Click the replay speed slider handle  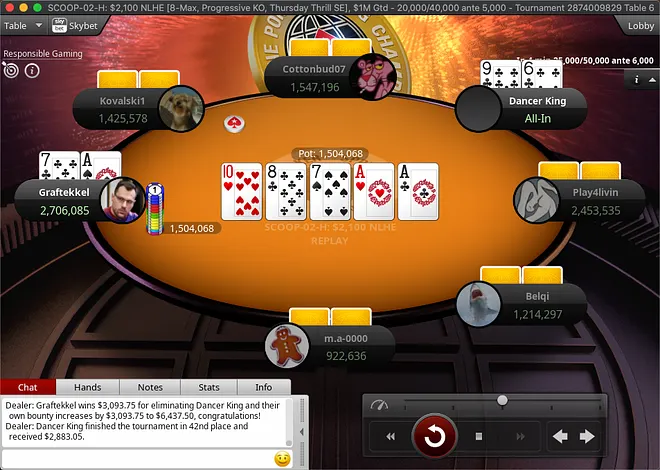click(x=502, y=401)
